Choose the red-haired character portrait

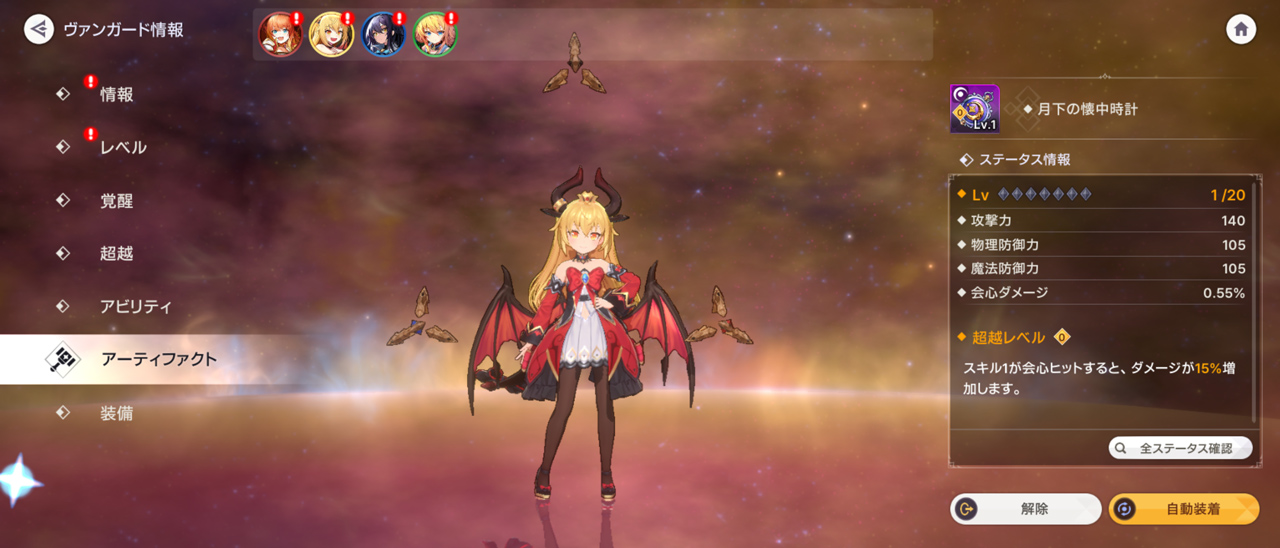pos(280,35)
